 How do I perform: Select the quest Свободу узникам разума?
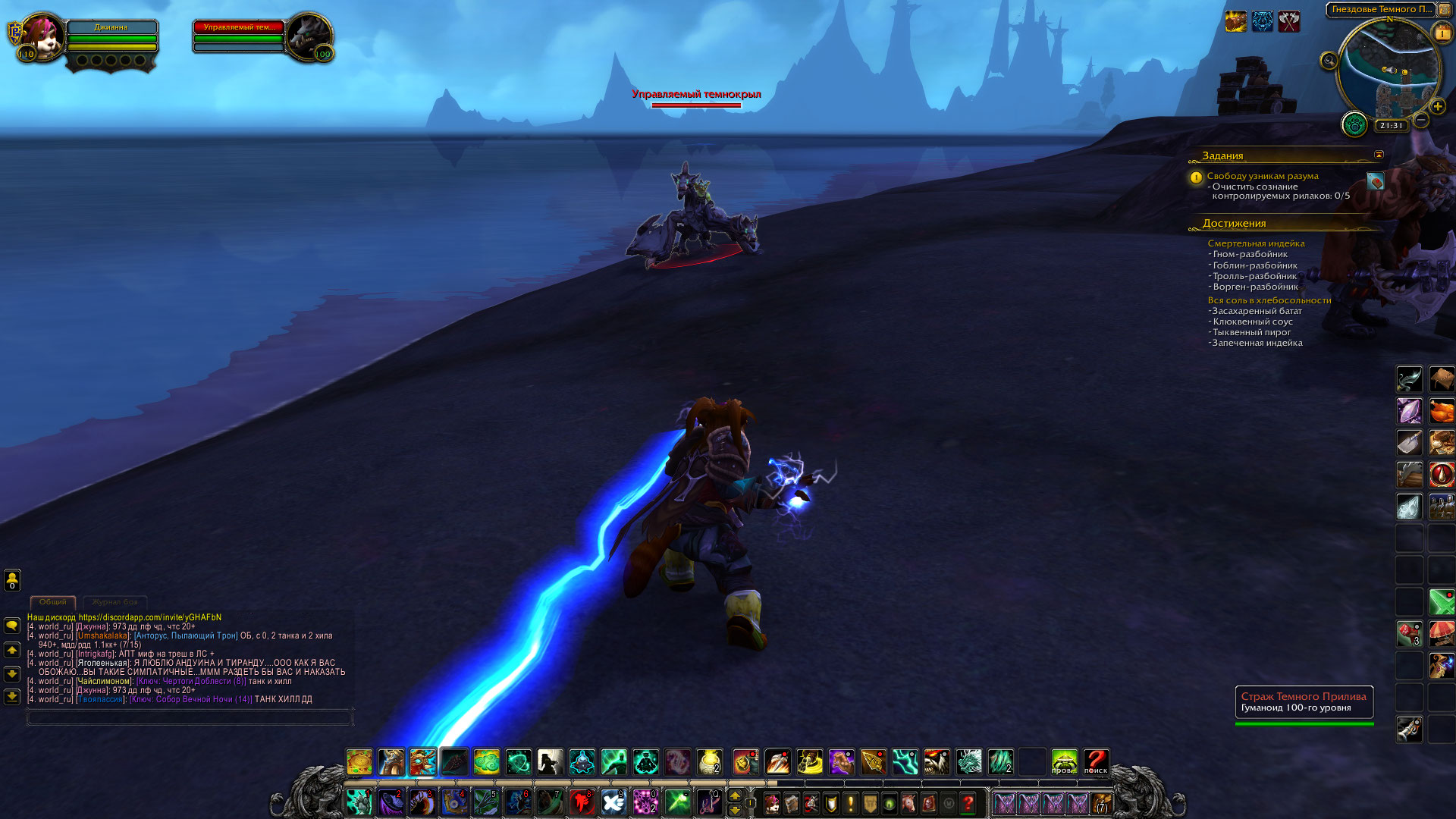tap(1263, 176)
